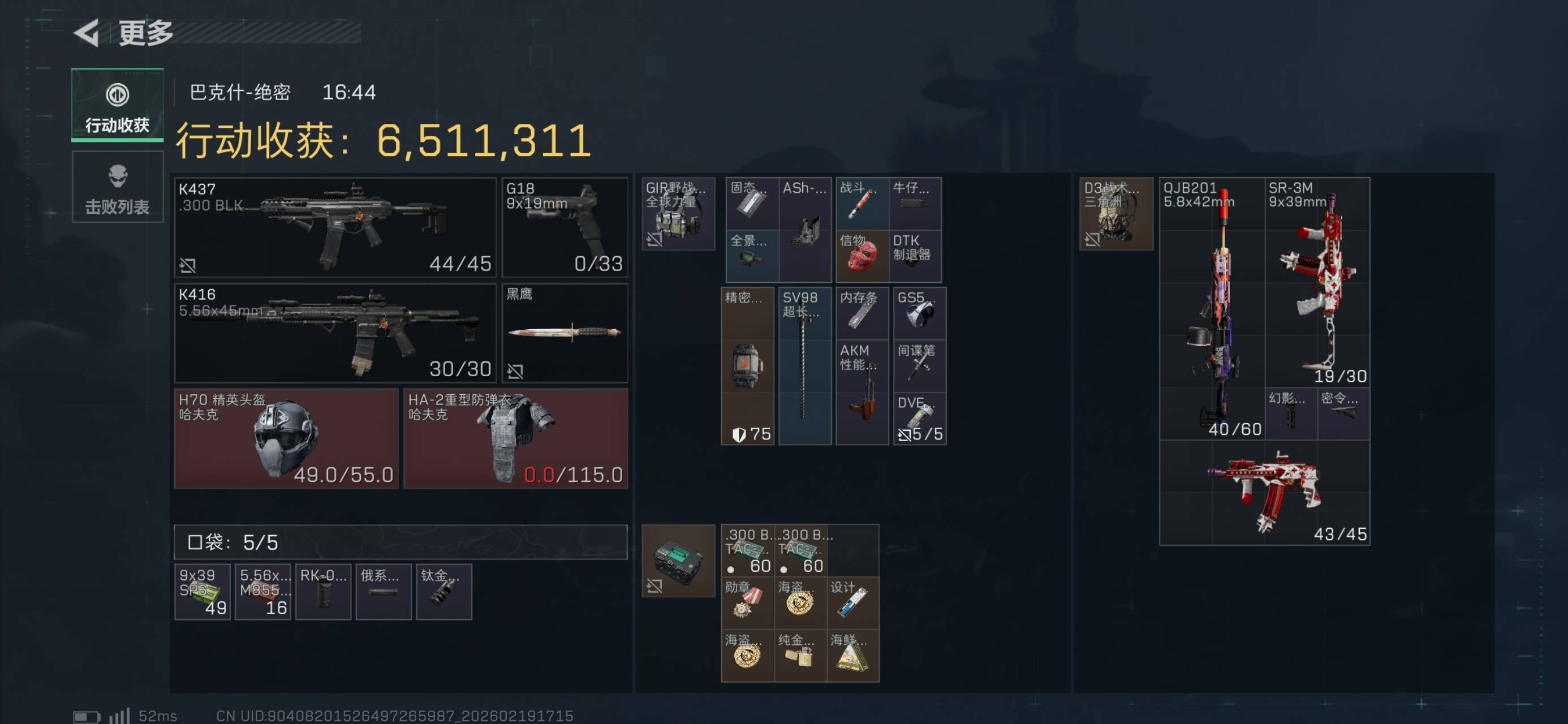1568x724 pixels.
Task: Select the 行动收获 tab
Action: point(118,105)
